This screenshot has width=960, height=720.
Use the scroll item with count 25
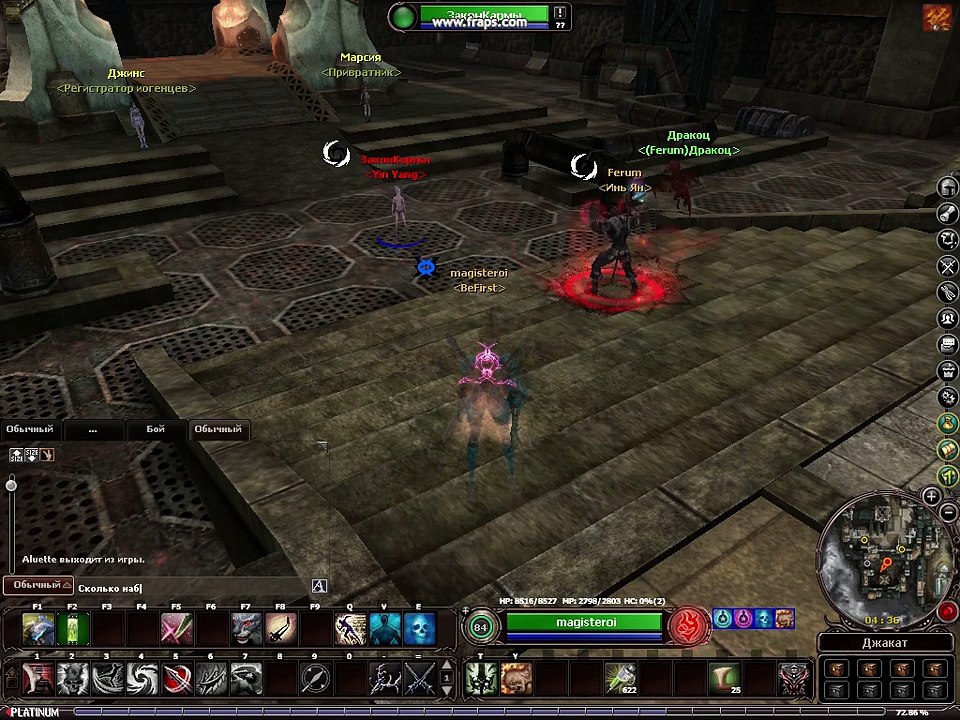pyautogui.click(x=725, y=678)
